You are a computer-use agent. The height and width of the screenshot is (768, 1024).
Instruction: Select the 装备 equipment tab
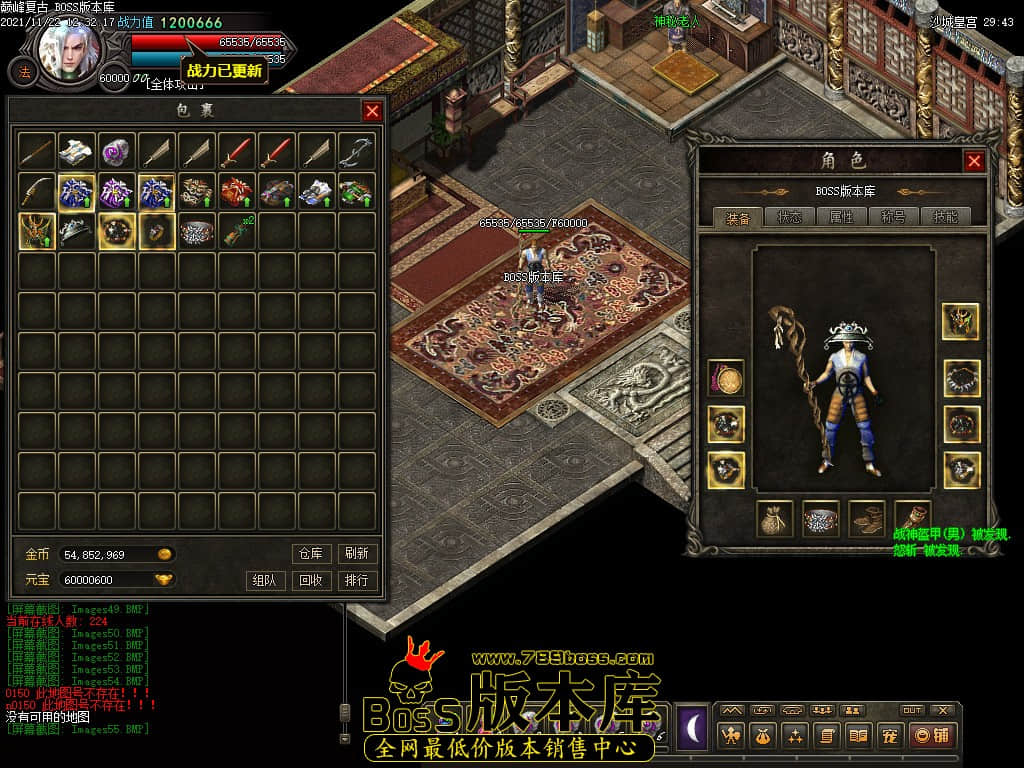(738, 217)
